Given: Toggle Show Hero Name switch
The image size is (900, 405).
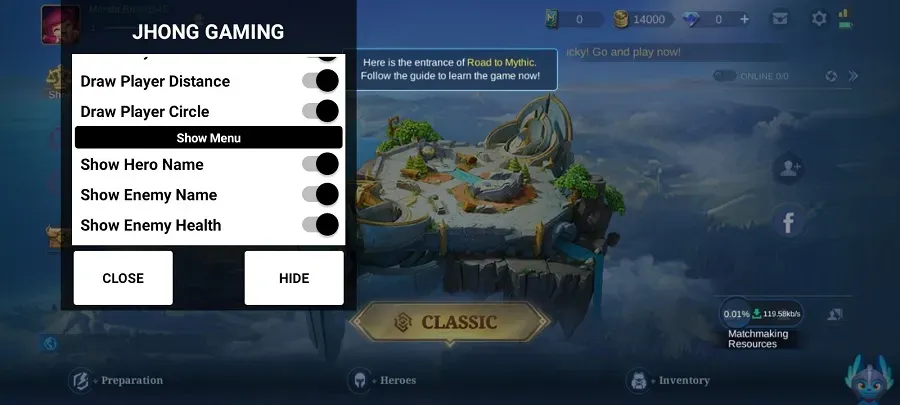Looking at the screenshot, I should [320, 164].
